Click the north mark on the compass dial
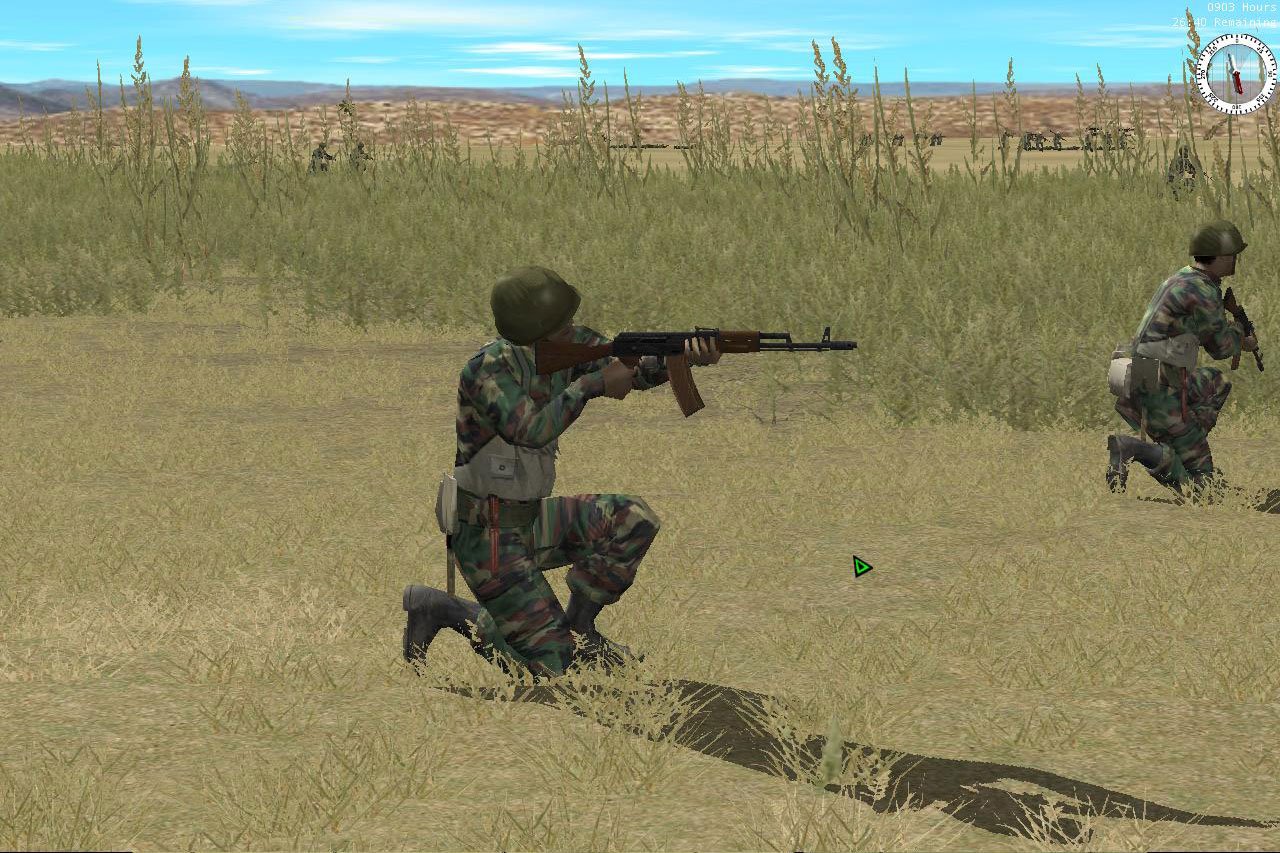Screen dimensions: 1280x853 point(1237,40)
